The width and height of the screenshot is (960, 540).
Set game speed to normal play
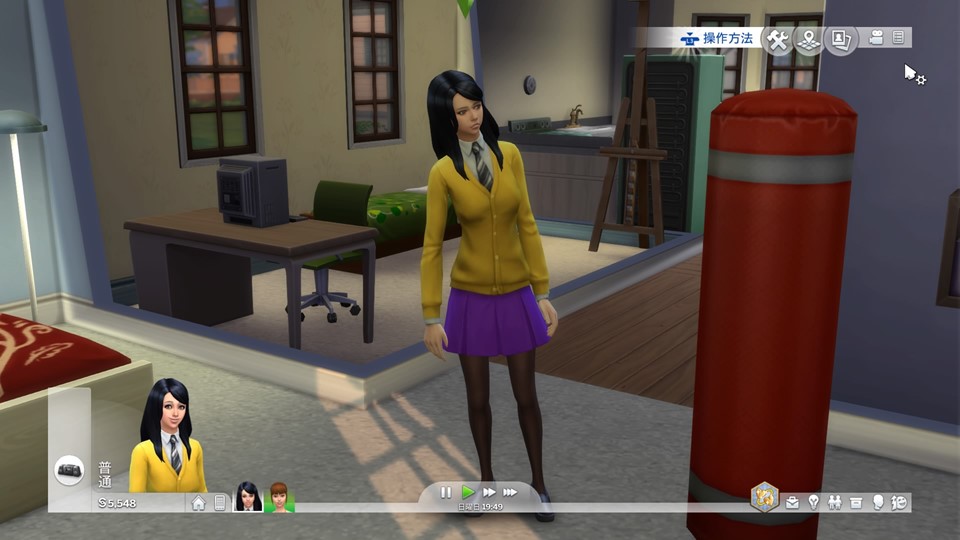point(467,492)
